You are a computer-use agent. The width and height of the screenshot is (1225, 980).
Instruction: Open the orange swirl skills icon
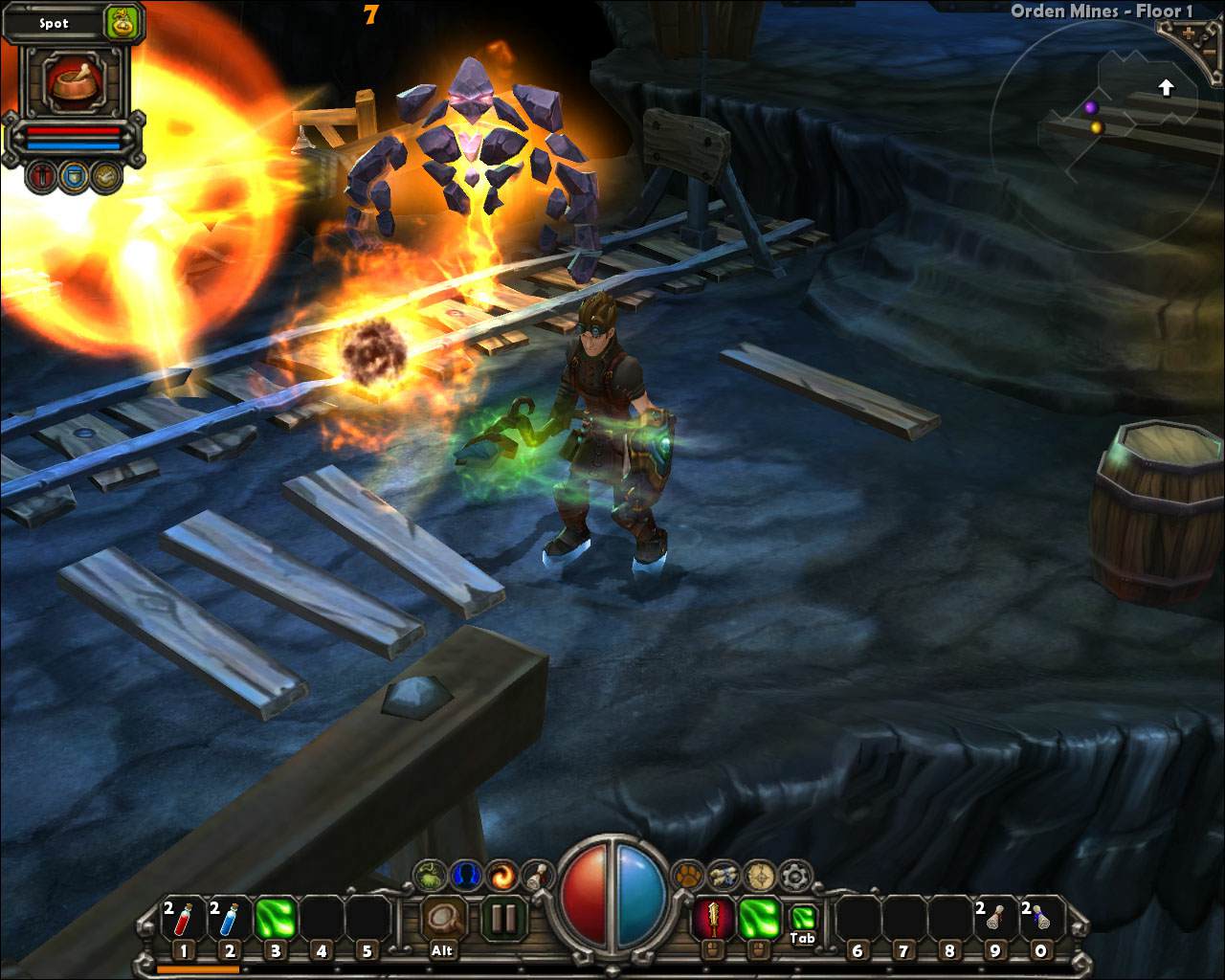[x=501, y=876]
